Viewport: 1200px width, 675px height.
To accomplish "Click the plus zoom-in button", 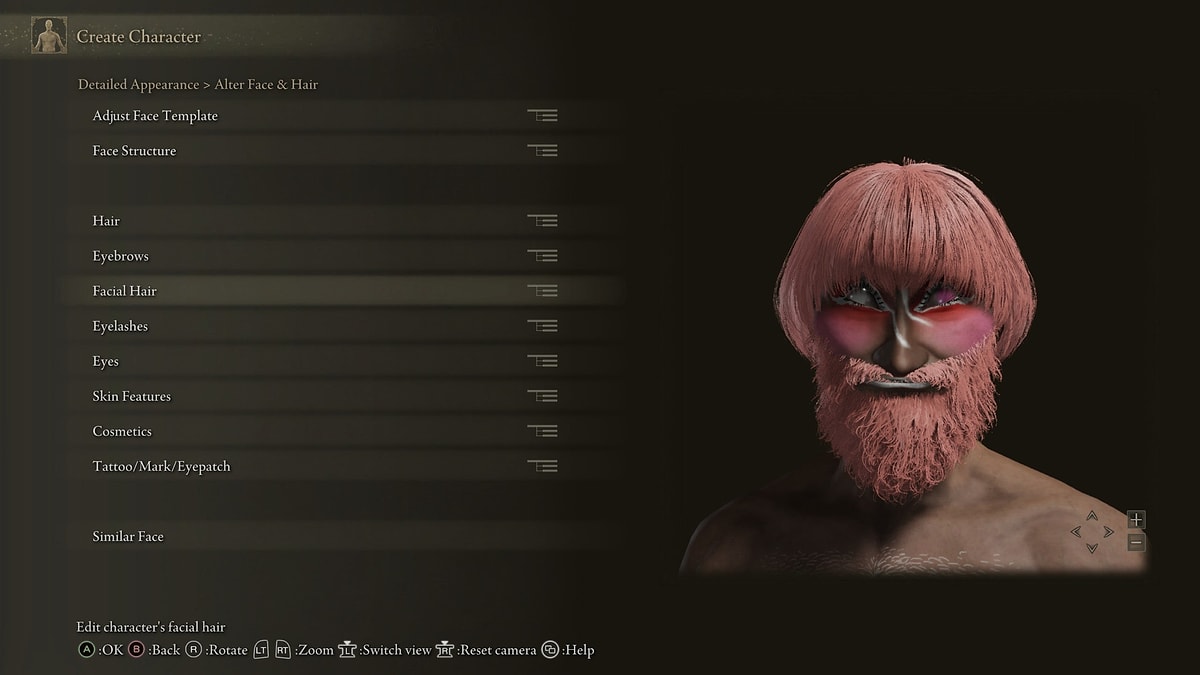I will click(x=1136, y=519).
